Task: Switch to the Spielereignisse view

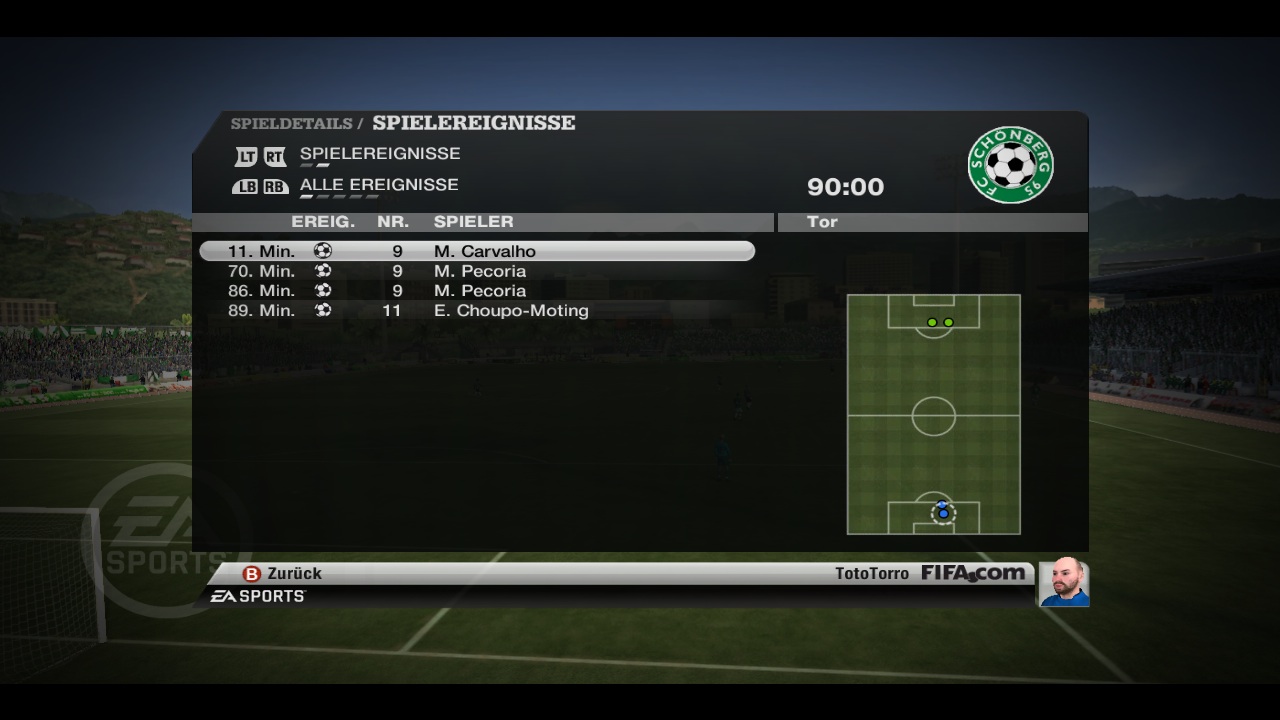Action: tap(379, 154)
